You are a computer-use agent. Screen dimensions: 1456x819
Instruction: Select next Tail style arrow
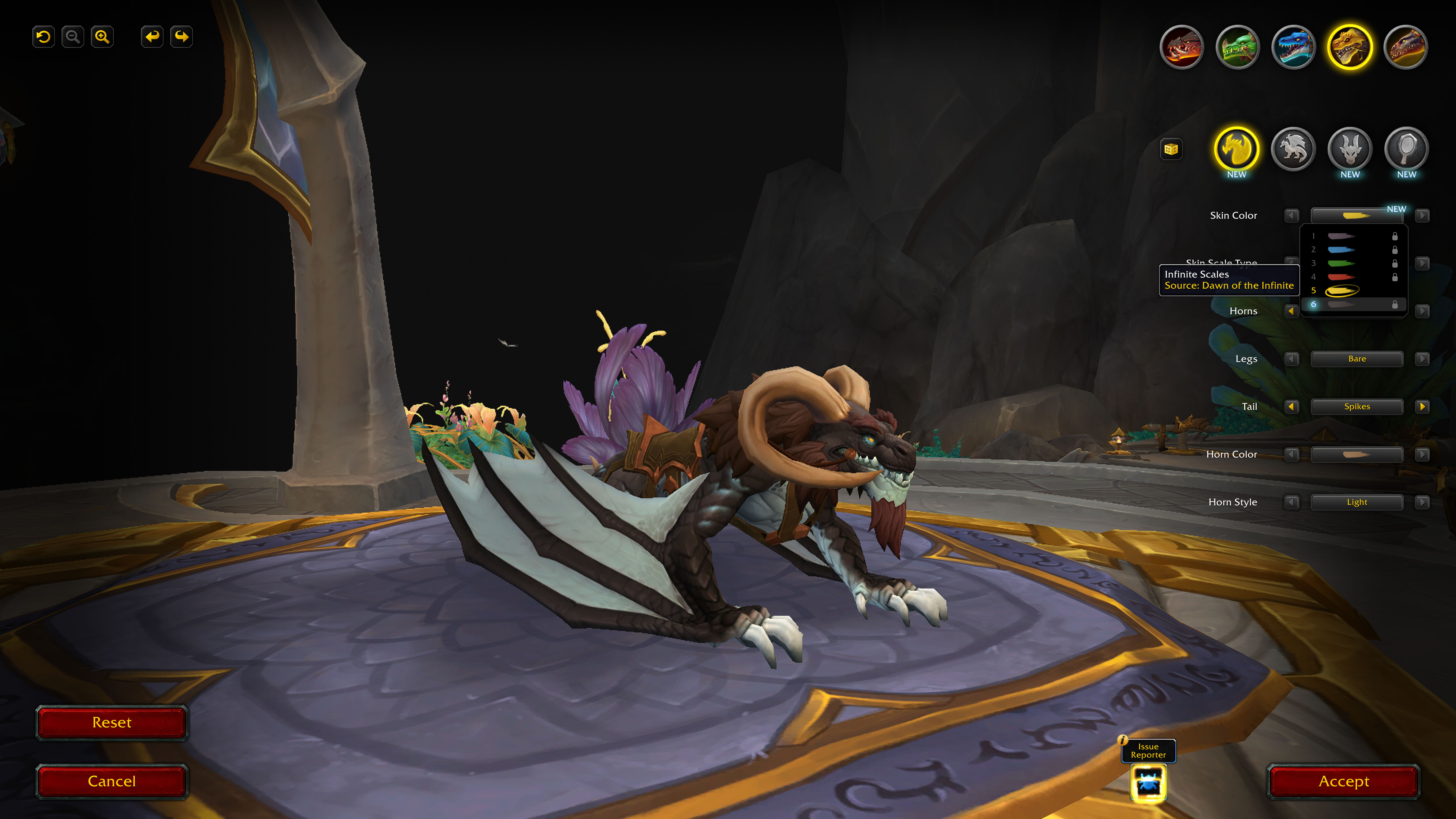[x=1422, y=406]
